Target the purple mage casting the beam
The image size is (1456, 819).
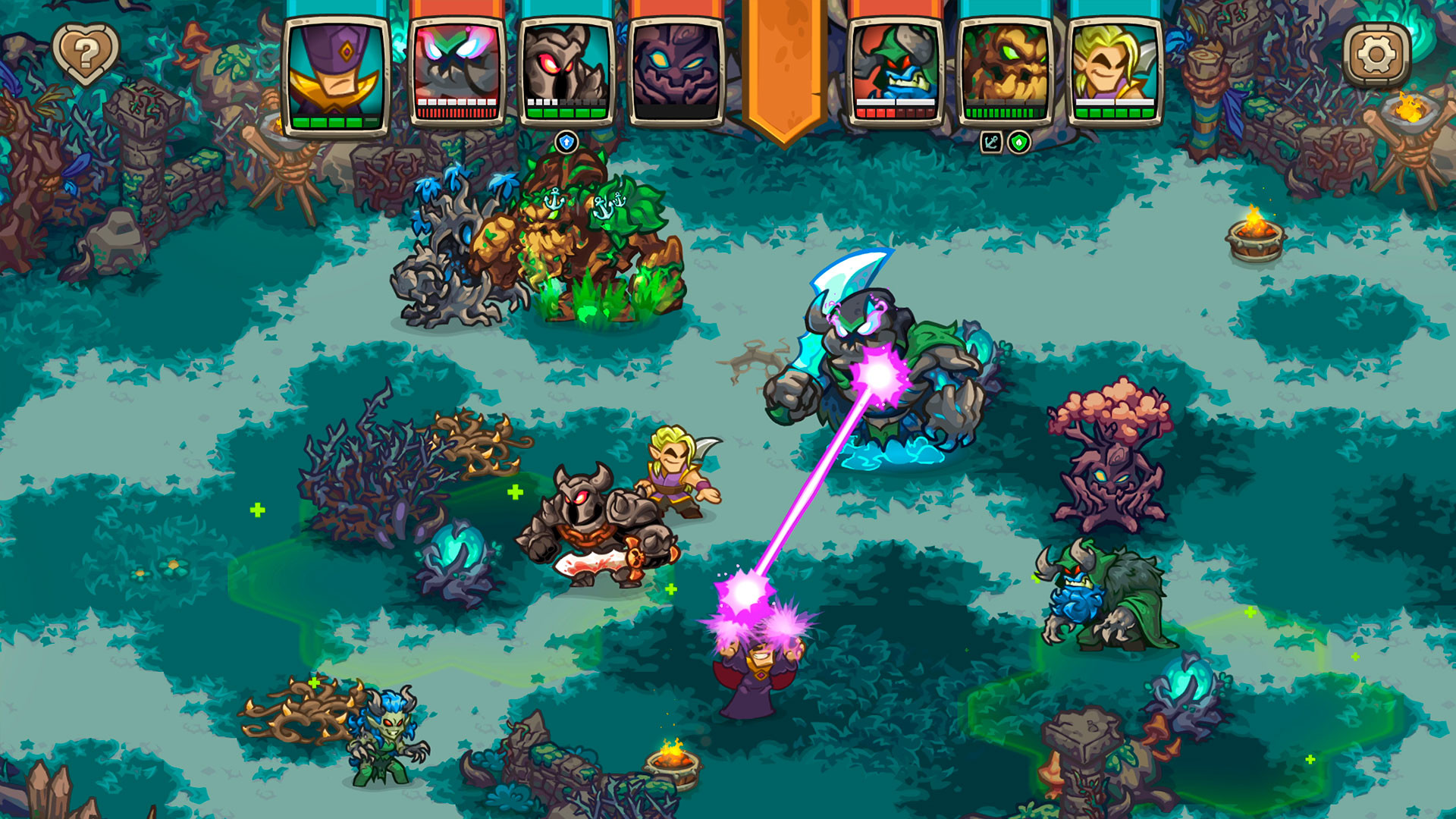click(x=751, y=675)
